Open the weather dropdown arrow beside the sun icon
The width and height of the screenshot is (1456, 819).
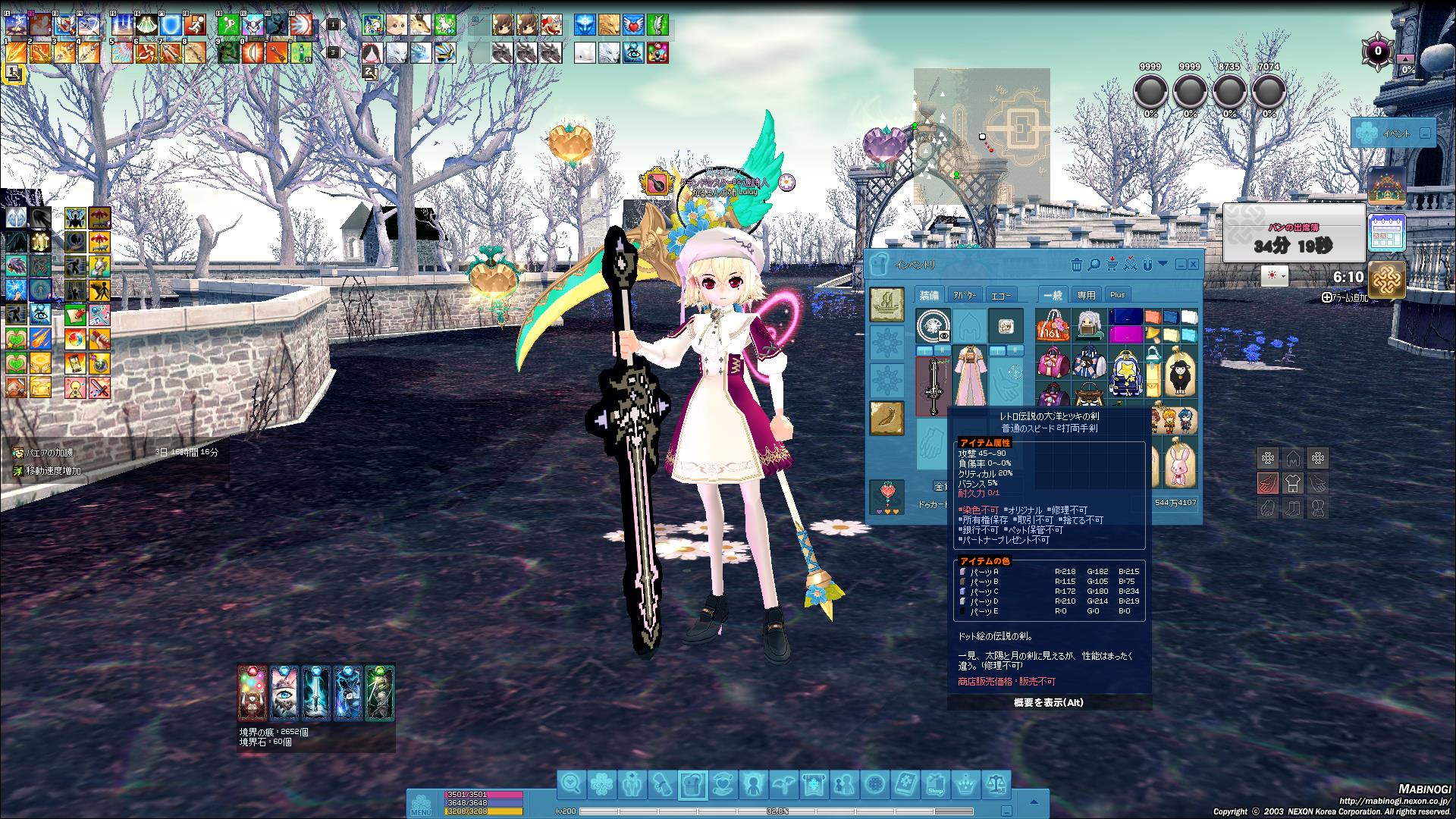coord(1284,276)
